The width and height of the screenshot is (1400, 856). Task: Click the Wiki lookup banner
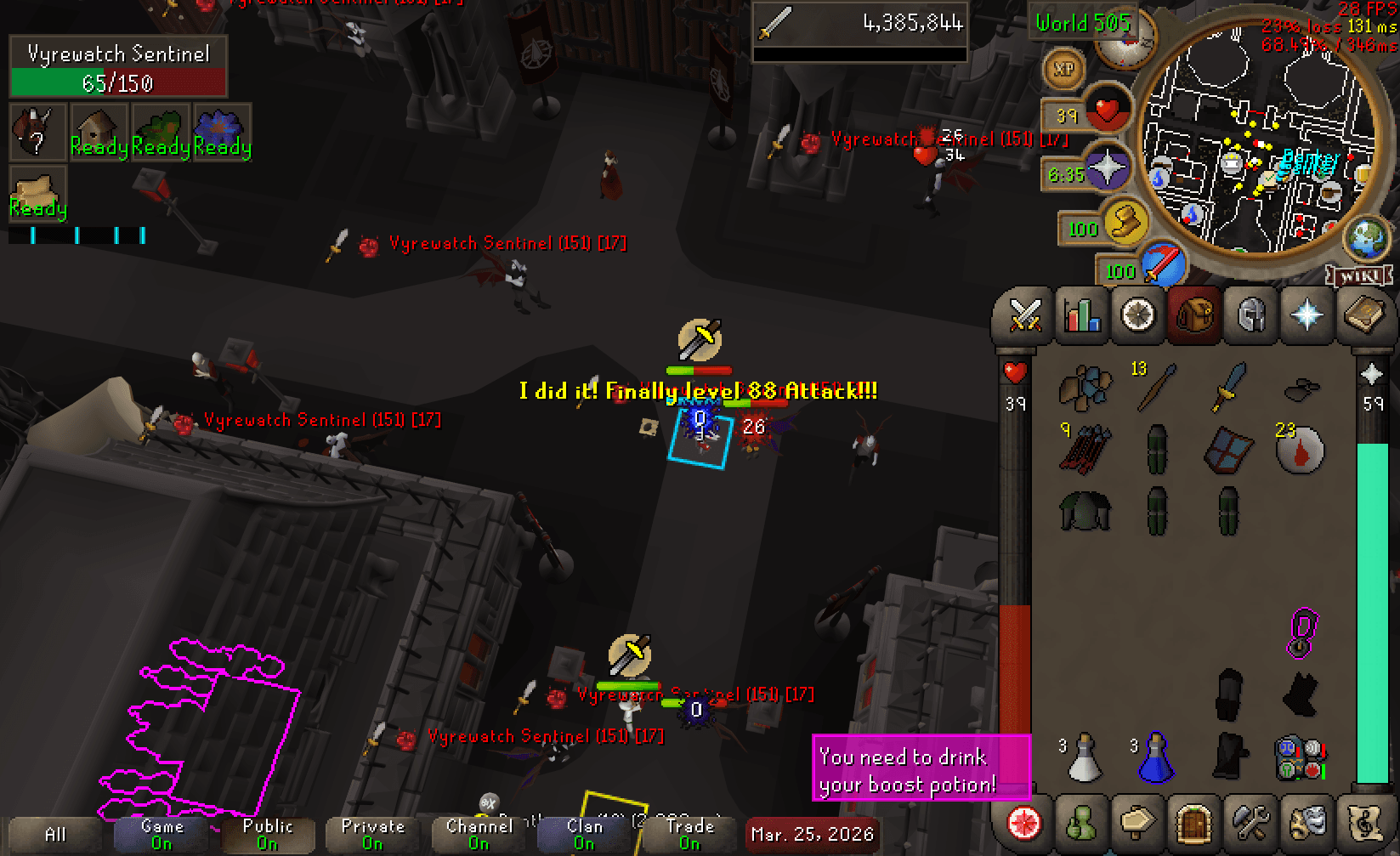point(1357,275)
